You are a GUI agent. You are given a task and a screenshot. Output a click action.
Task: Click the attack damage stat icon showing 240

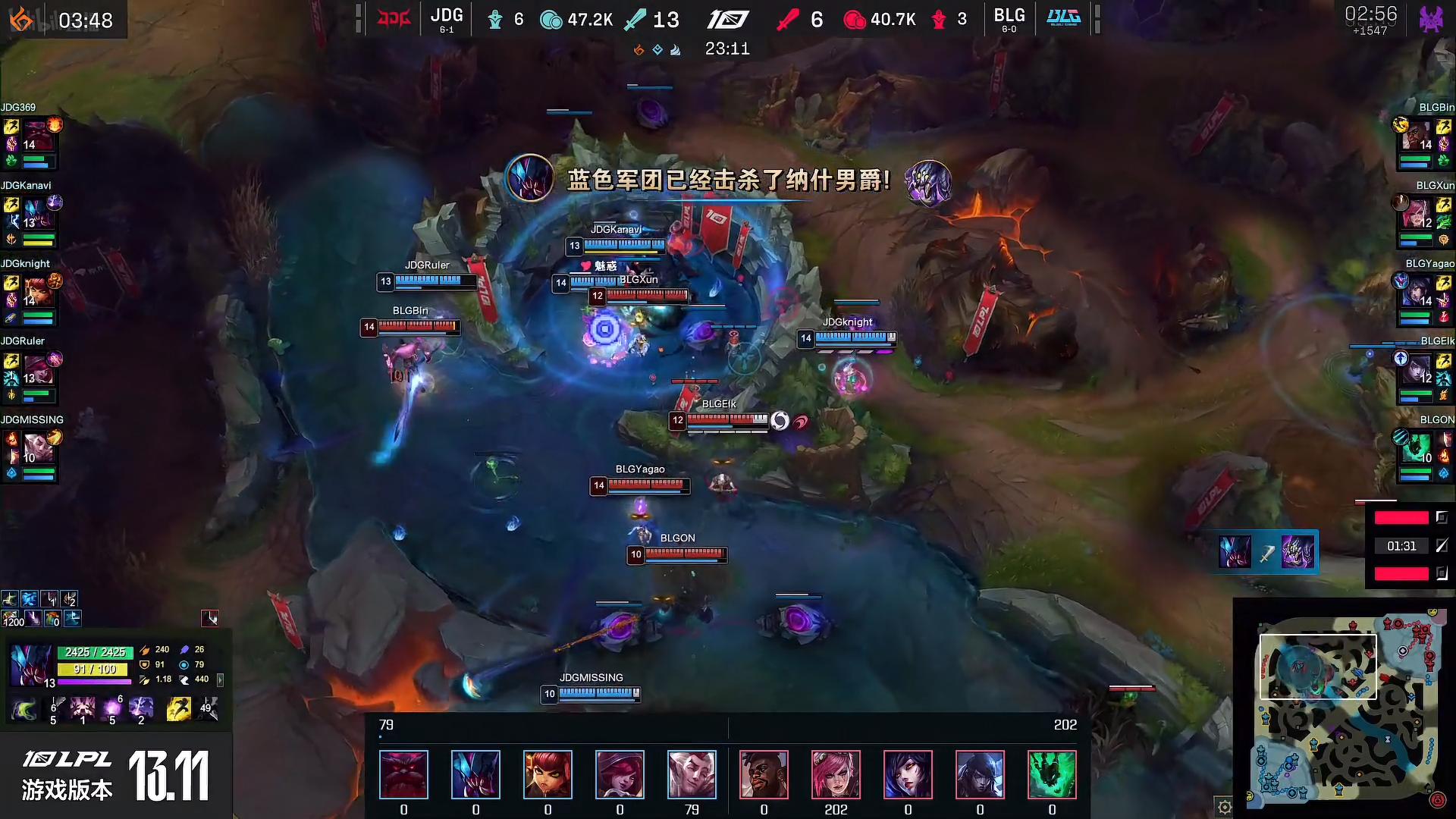[146, 650]
